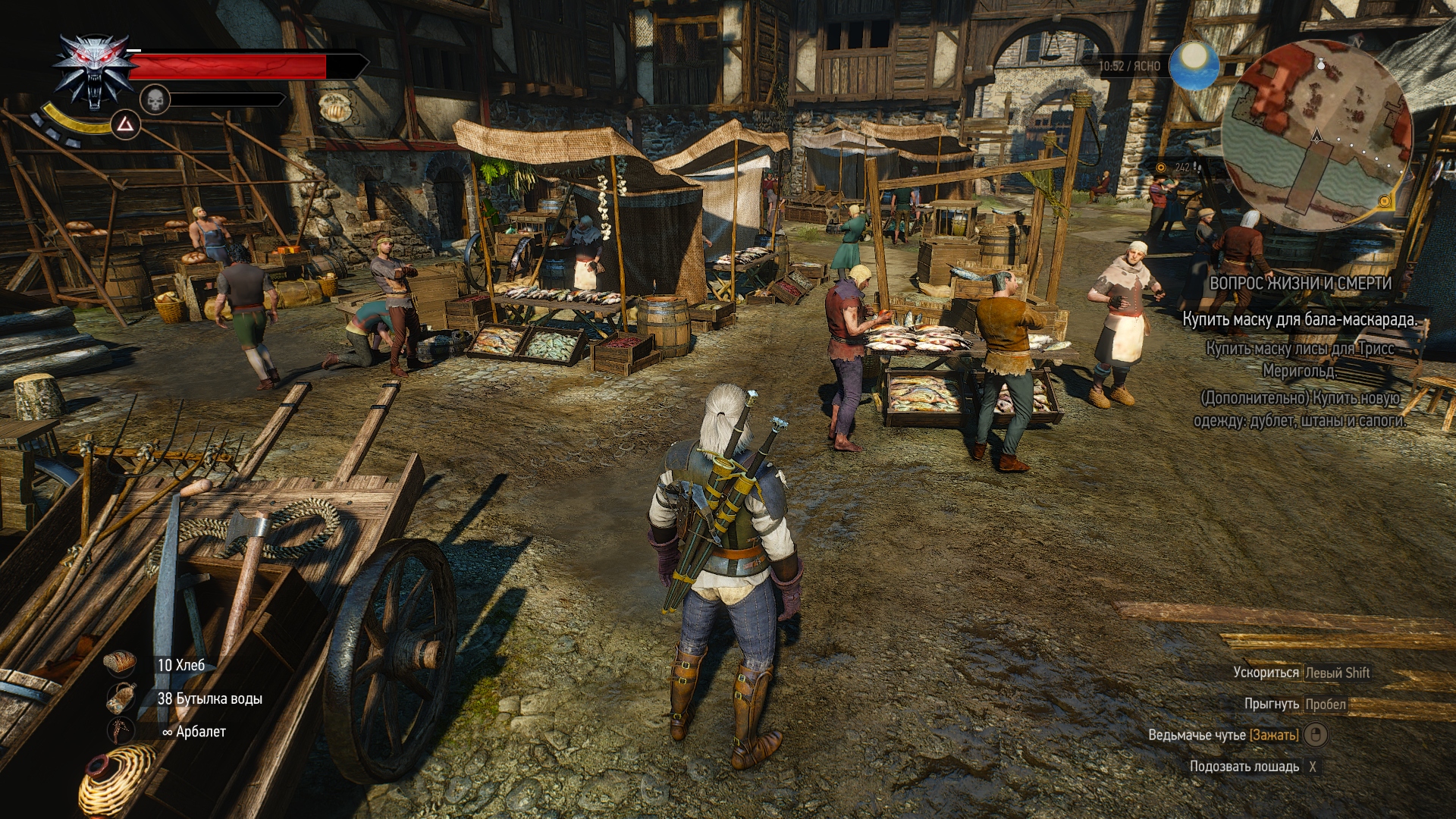Viewport: 1456px width, 819px height.
Task: Click the active food buff icon
Action: click(x=334, y=106)
